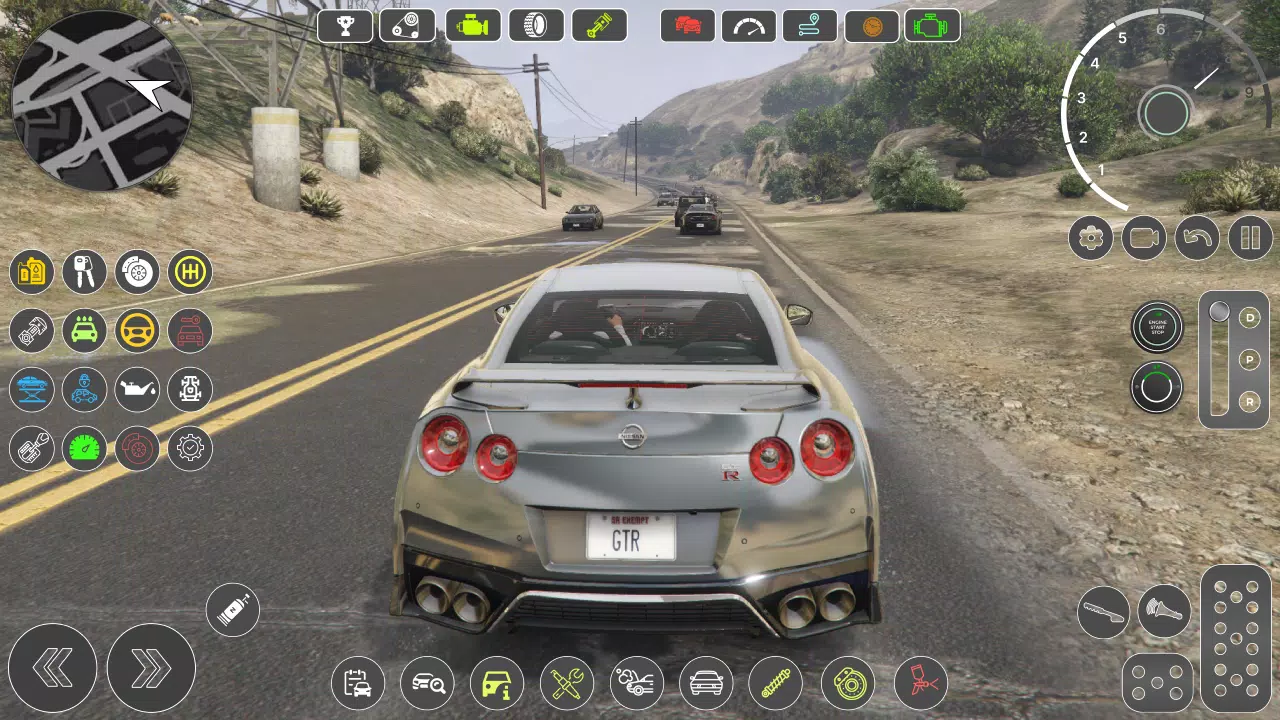
Task: Expand the panel with double-right arrows
Action: [x=152, y=668]
